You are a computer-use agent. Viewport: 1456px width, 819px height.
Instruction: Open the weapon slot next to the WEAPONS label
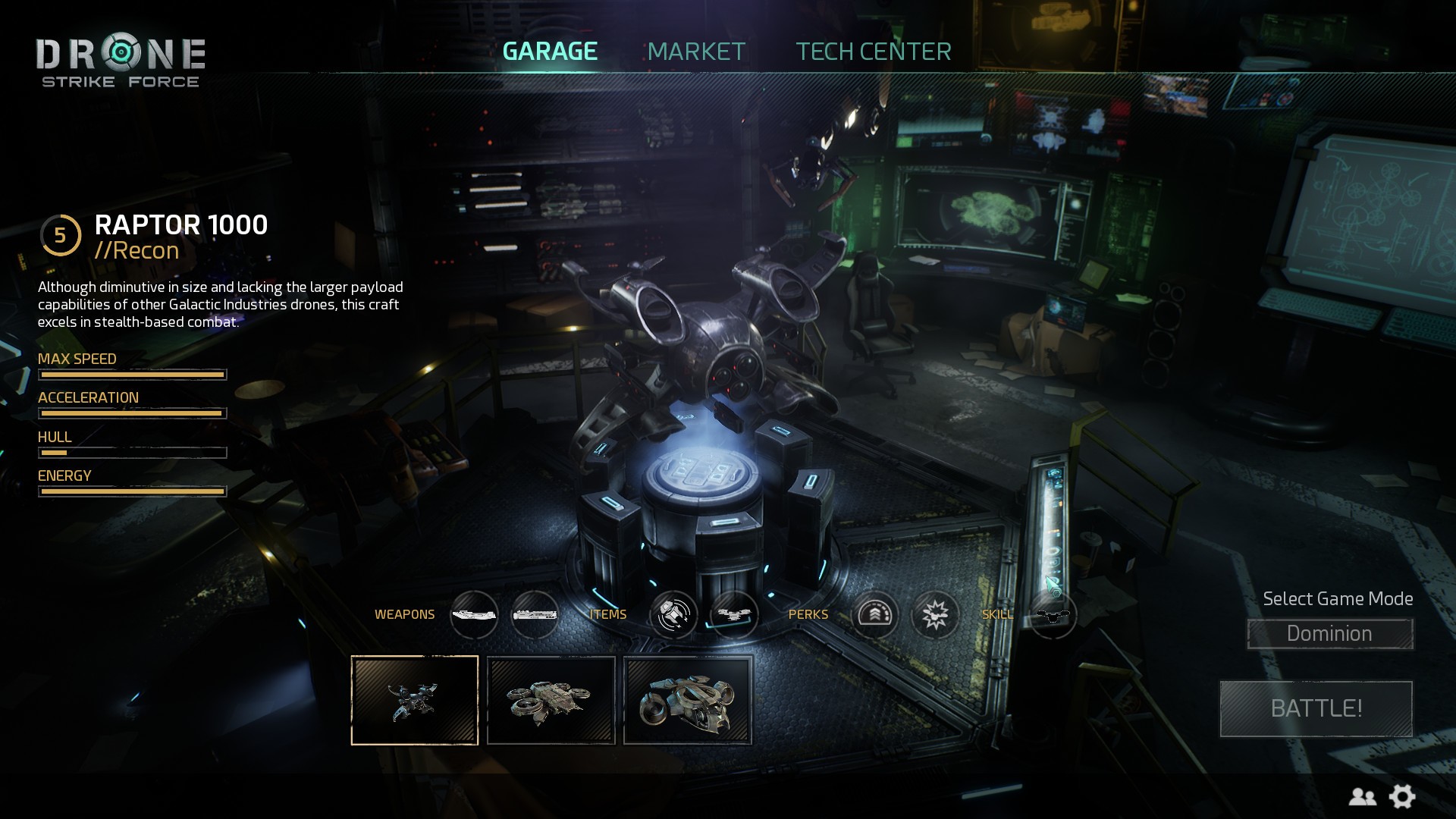[x=474, y=614]
